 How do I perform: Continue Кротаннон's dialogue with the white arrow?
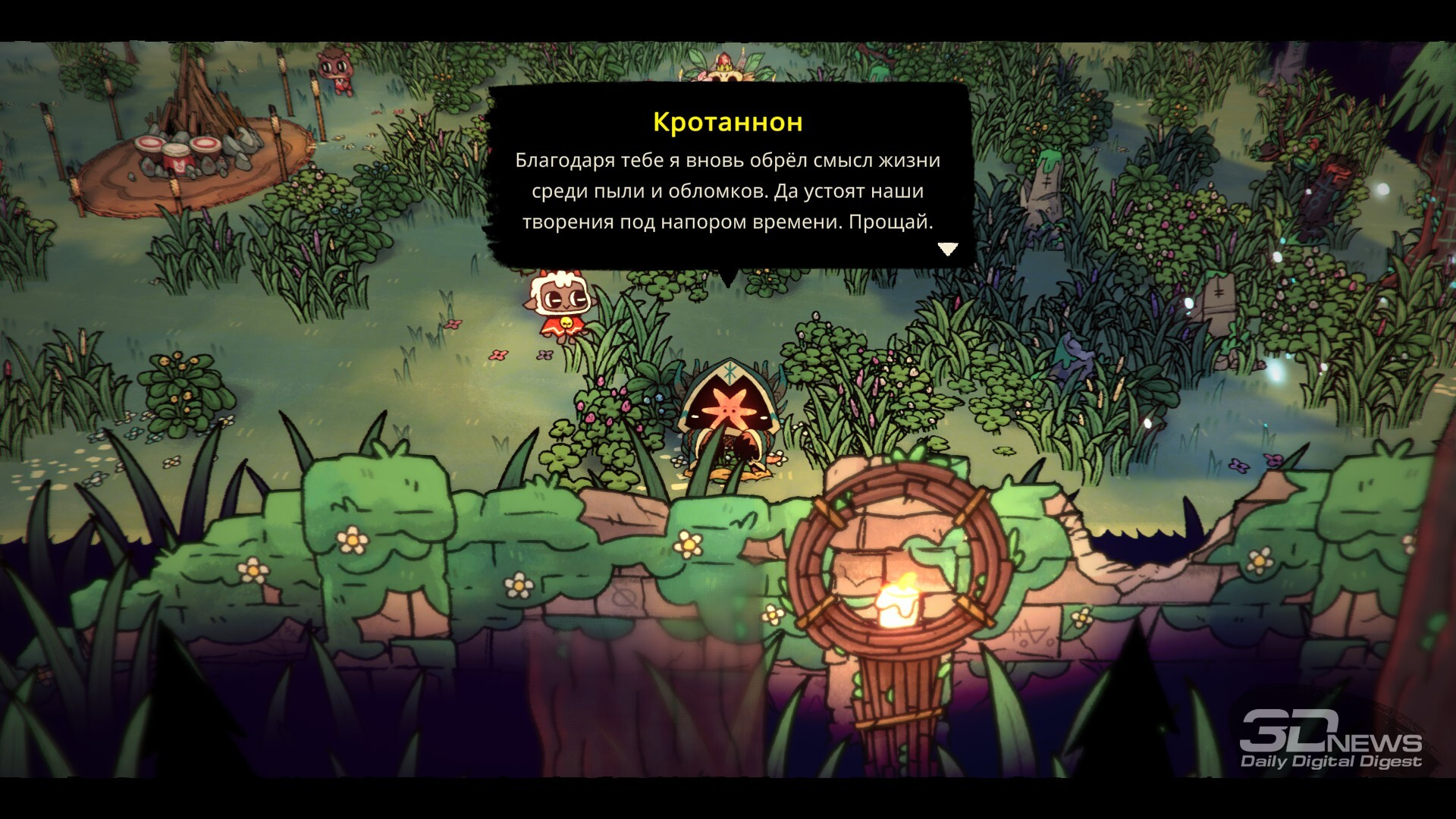coord(948,248)
